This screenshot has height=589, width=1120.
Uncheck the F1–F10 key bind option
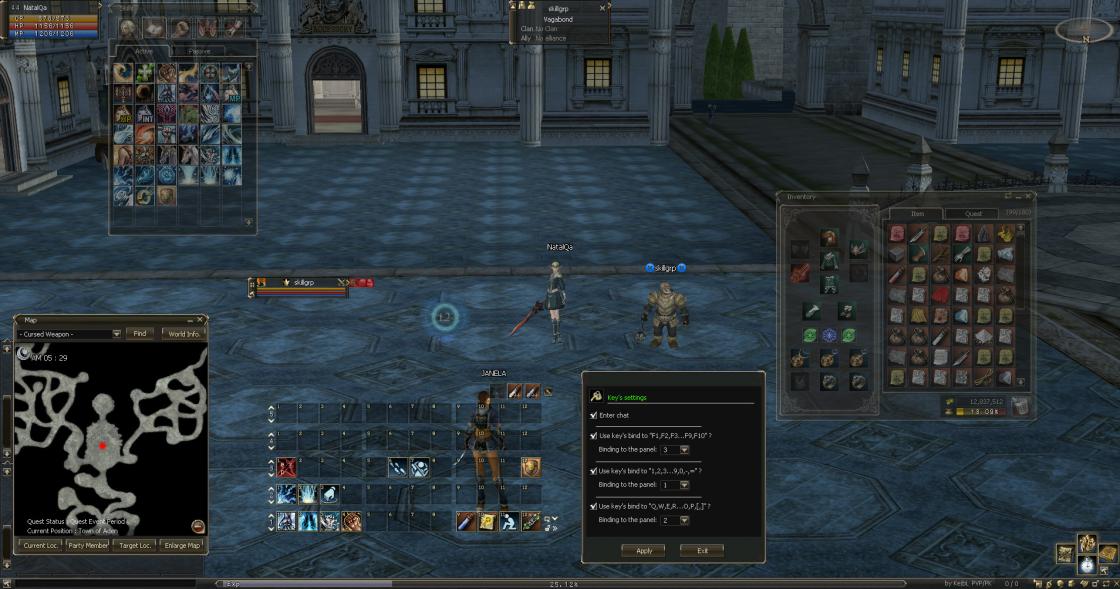pyautogui.click(x=594, y=436)
